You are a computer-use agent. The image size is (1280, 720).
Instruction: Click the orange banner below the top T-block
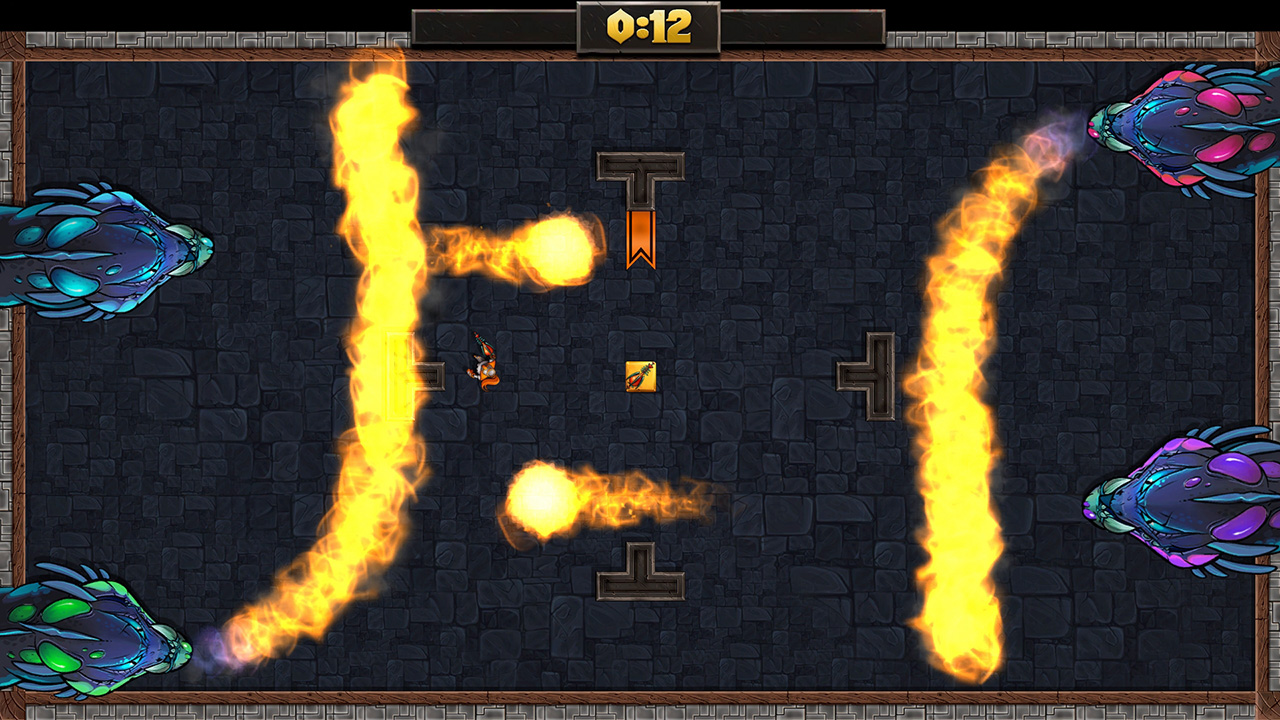point(641,240)
